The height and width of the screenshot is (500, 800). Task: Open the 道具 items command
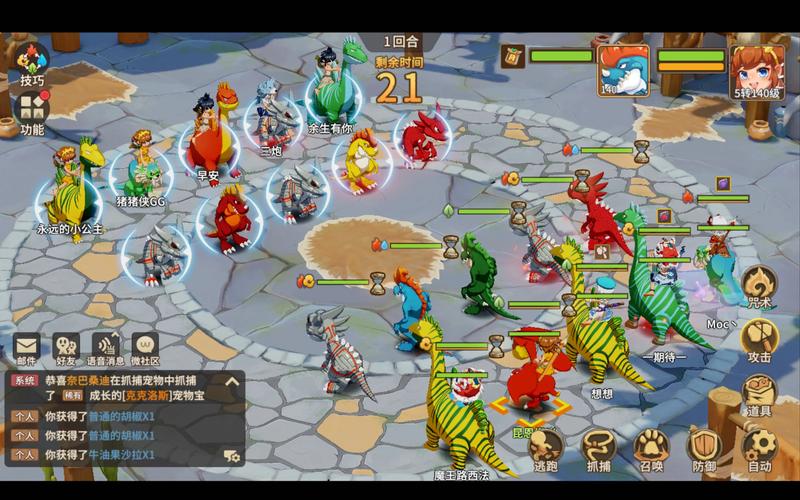pos(759,393)
